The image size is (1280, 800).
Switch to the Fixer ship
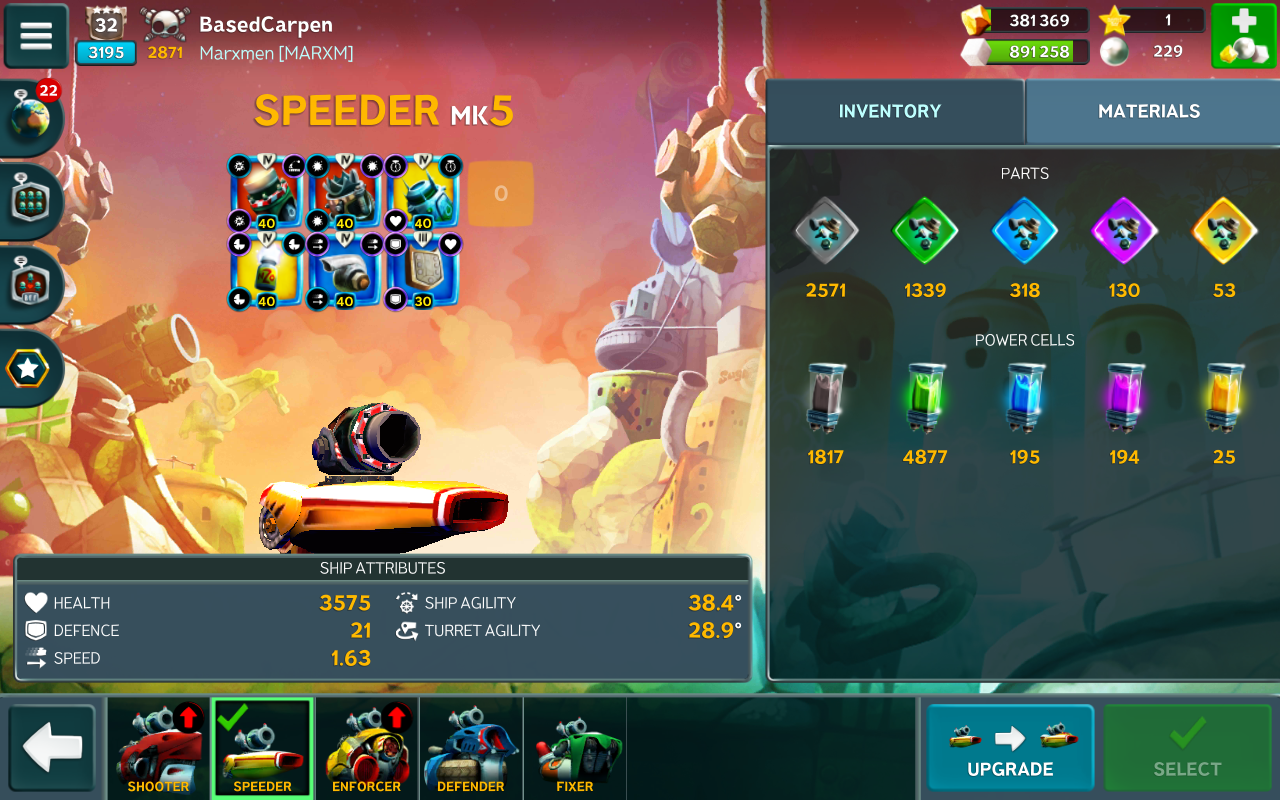(x=574, y=748)
